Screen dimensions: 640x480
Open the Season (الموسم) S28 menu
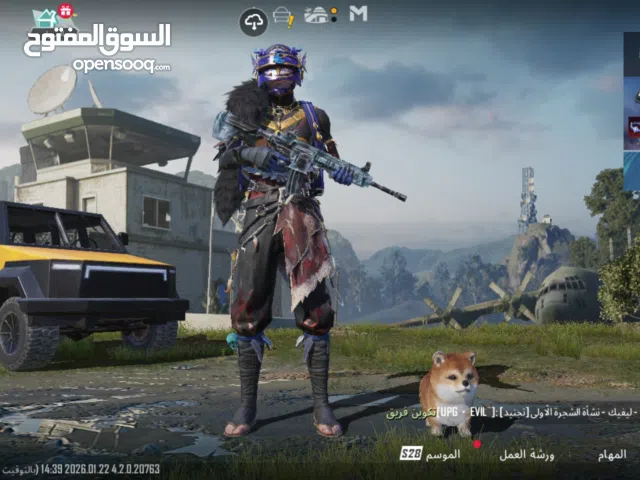[x=432, y=454]
